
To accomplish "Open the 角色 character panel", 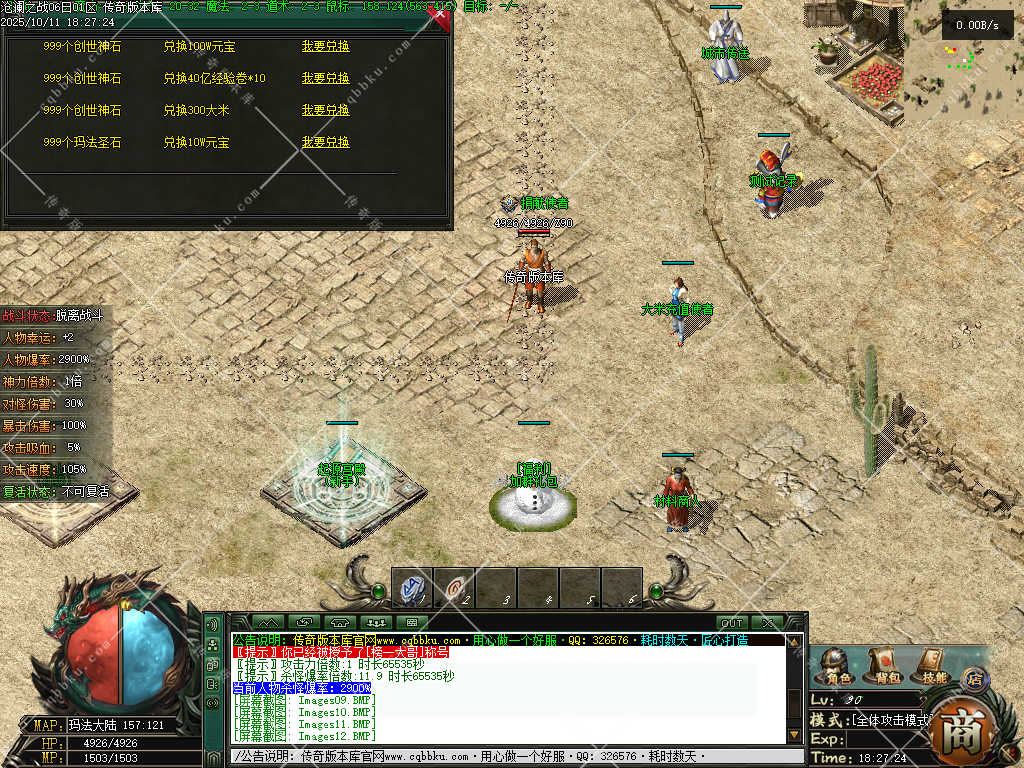I will (833, 666).
